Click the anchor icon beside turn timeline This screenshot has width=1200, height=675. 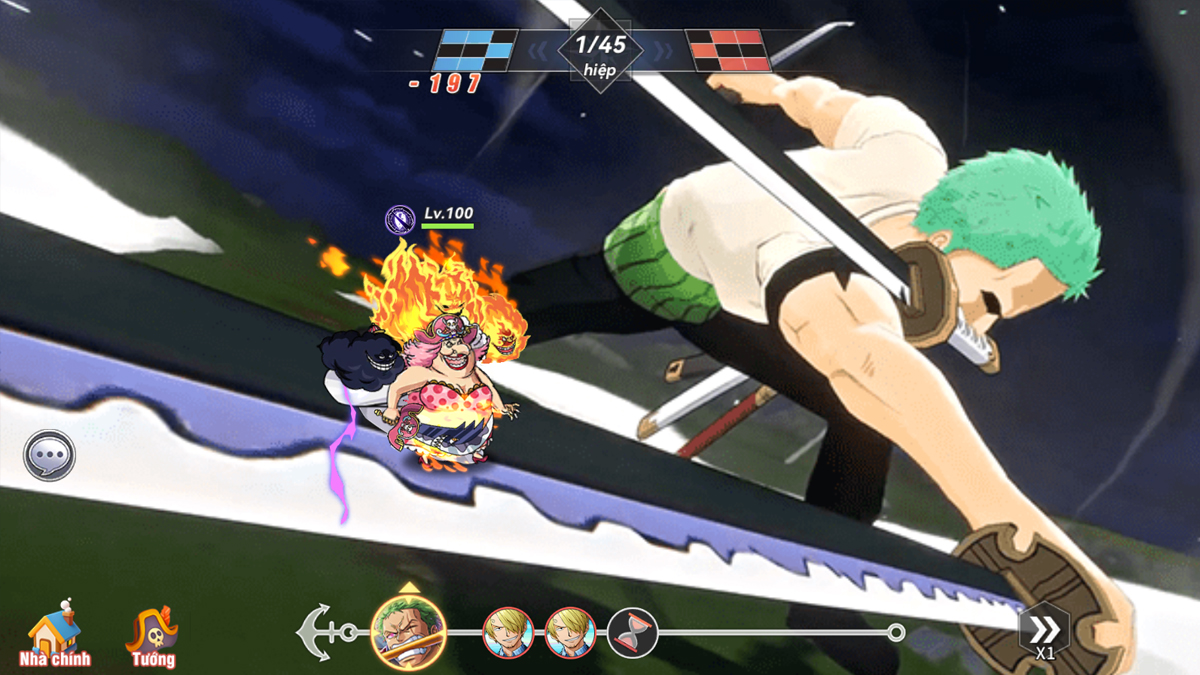[x=316, y=632]
